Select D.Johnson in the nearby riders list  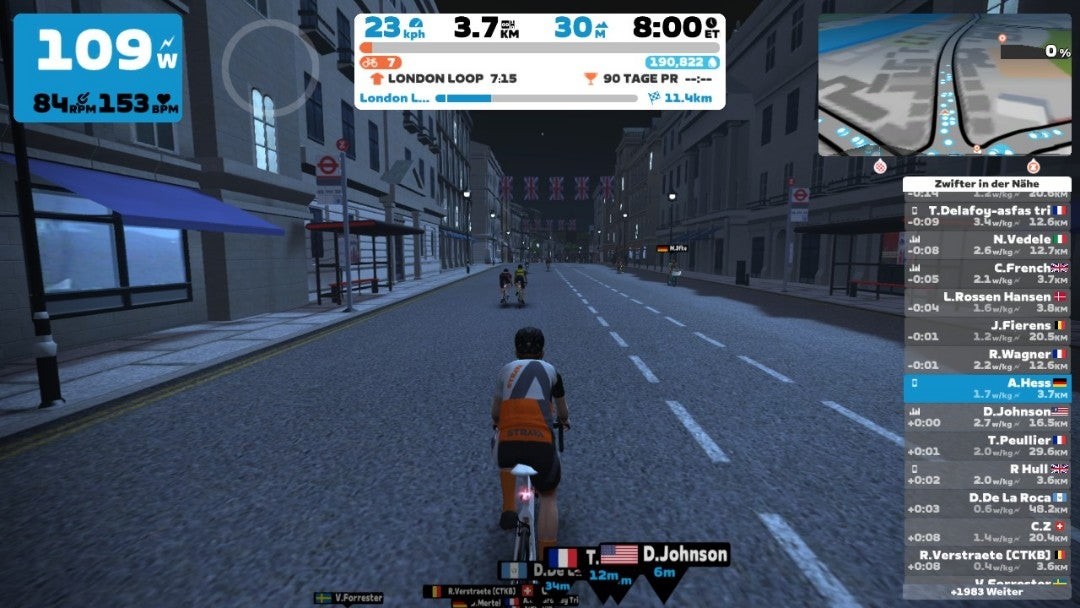tap(987, 417)
